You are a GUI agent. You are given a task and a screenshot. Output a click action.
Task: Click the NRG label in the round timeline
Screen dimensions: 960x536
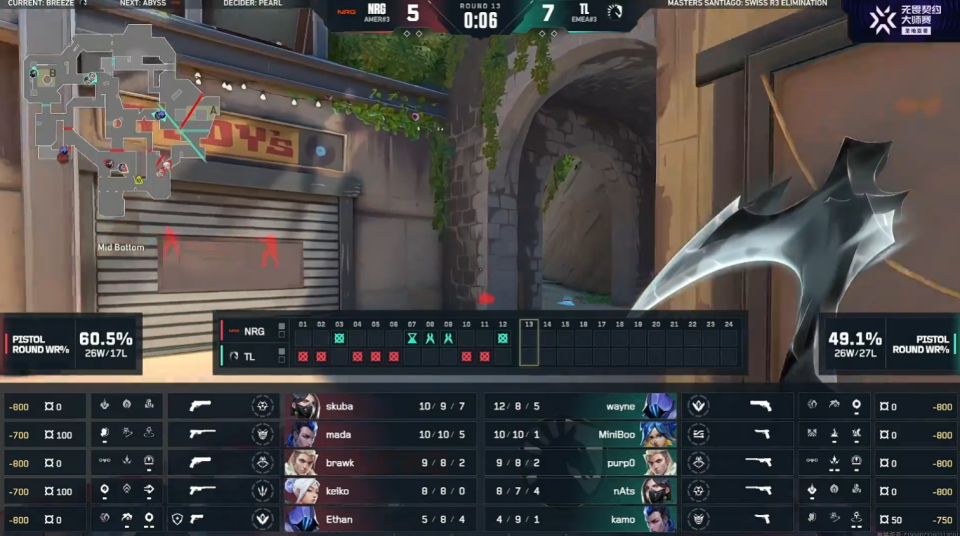click(x=246, y=331)
